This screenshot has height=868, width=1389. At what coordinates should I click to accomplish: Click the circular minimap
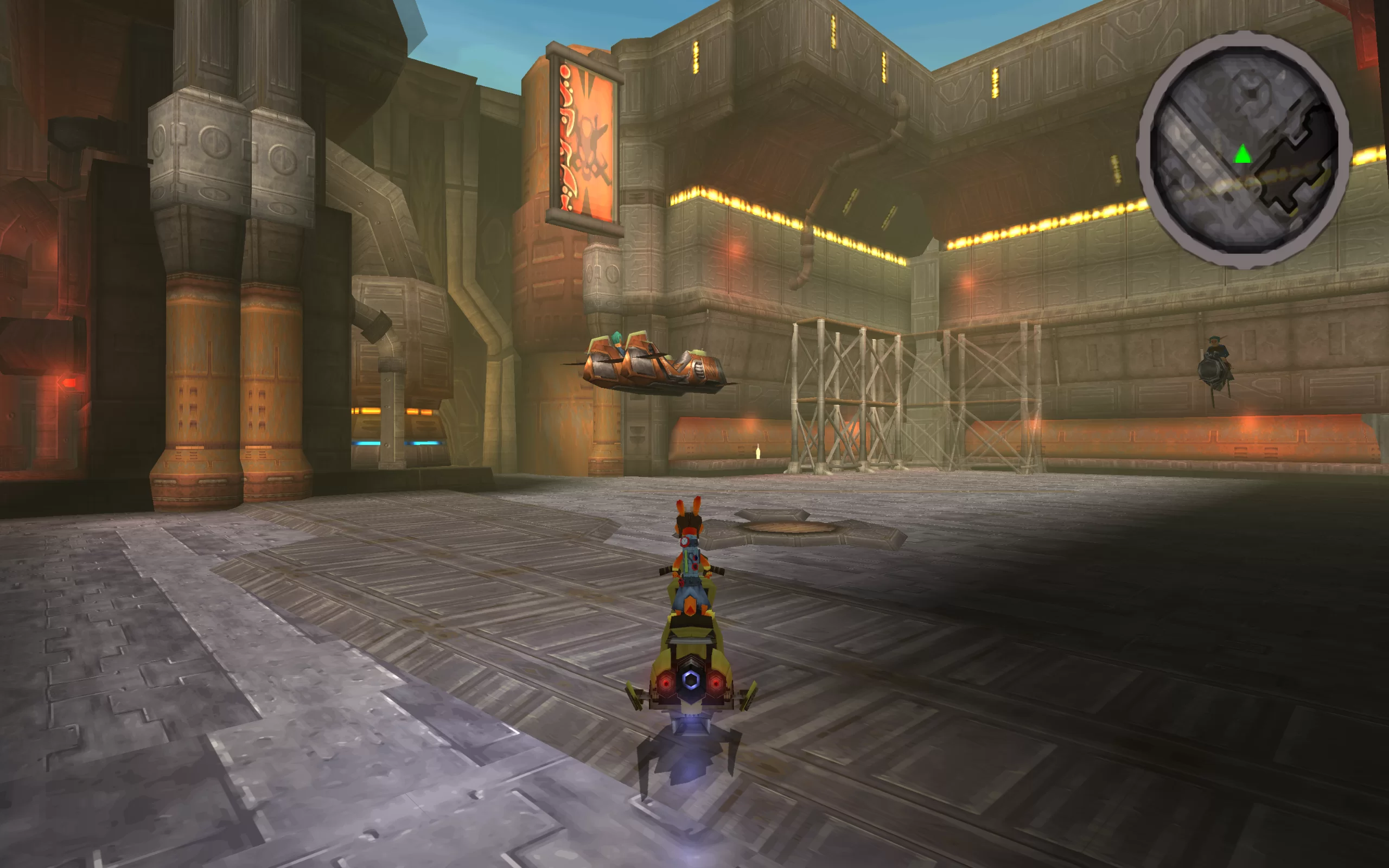pyautogui.click(x=1244, y=150)
